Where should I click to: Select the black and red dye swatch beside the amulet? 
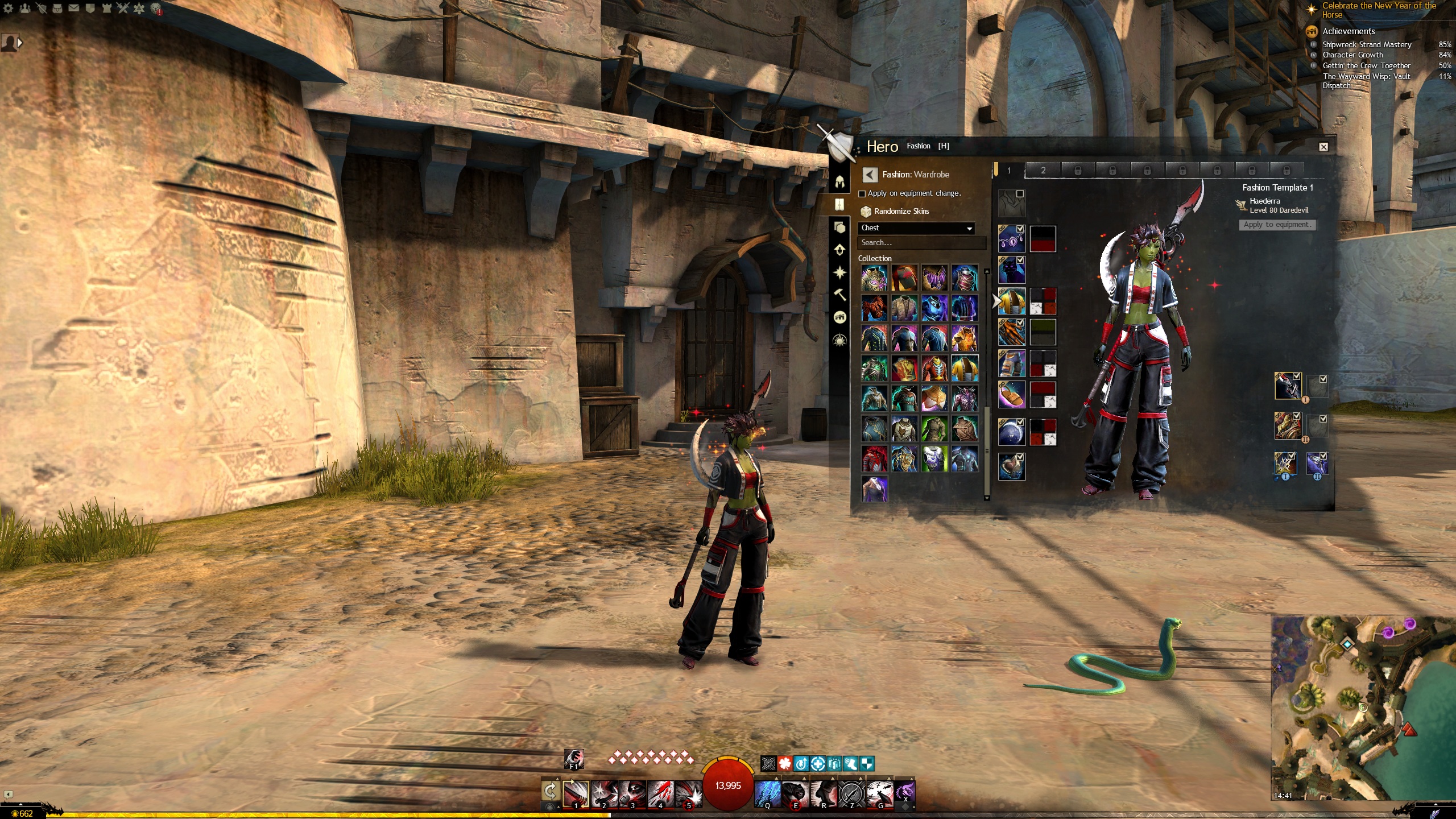point(1044,239)
